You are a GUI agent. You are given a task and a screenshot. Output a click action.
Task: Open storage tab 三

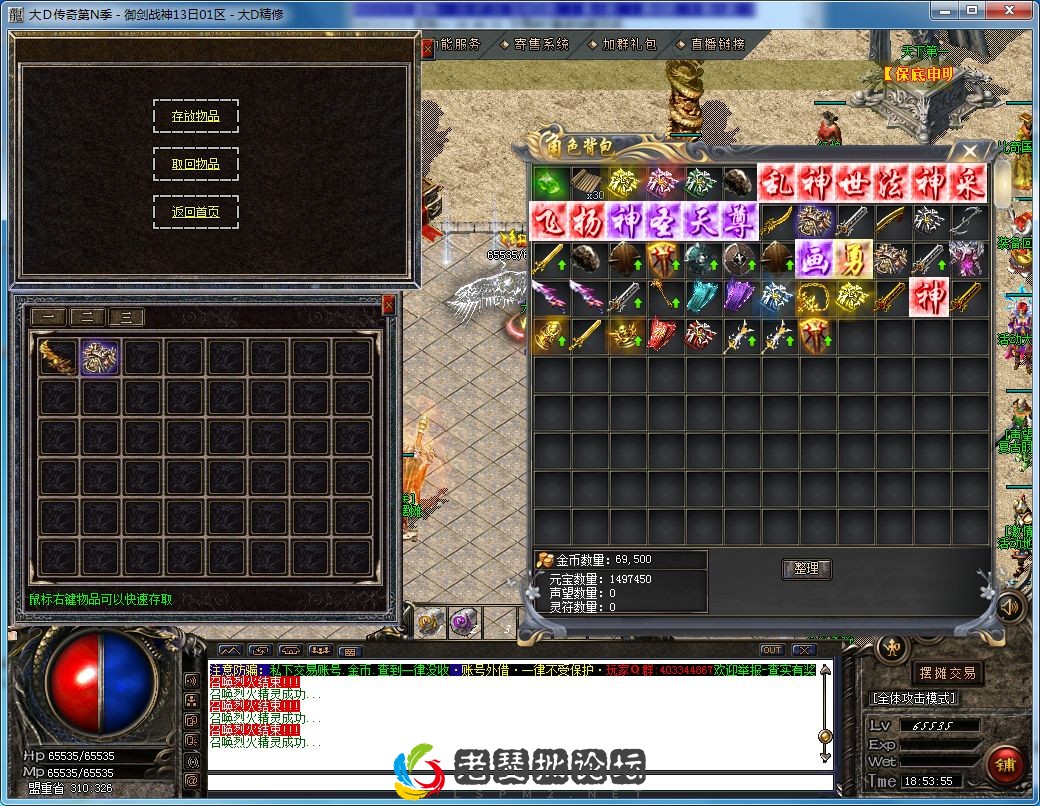(x=126, y=317)
